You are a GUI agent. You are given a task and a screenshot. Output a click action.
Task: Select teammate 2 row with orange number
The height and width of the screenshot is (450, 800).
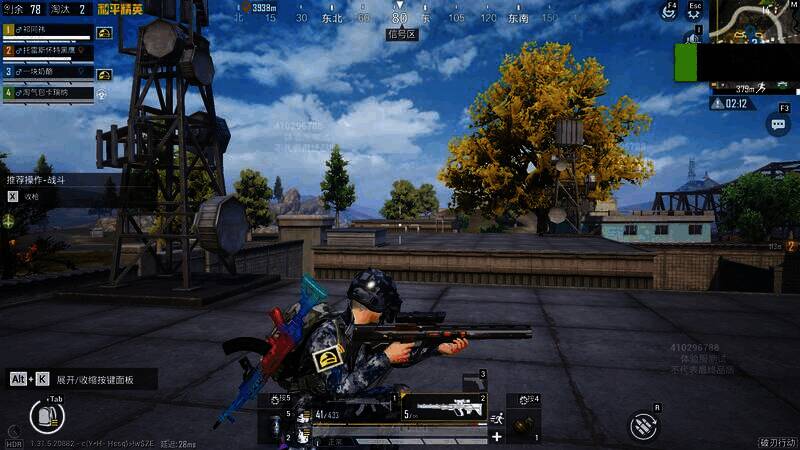pyautogui.click(x=45, y=51)
